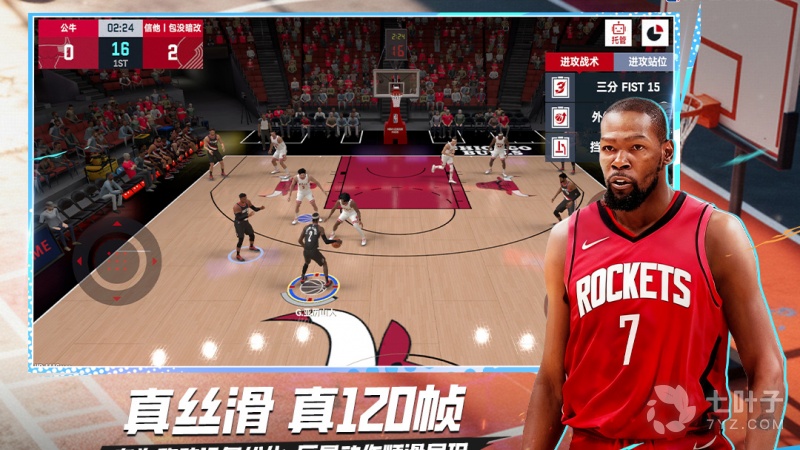The height and width of the screenshot is (450, 800).
Task: Switch to the 进攻站位 tab
Action: (646, 61)
